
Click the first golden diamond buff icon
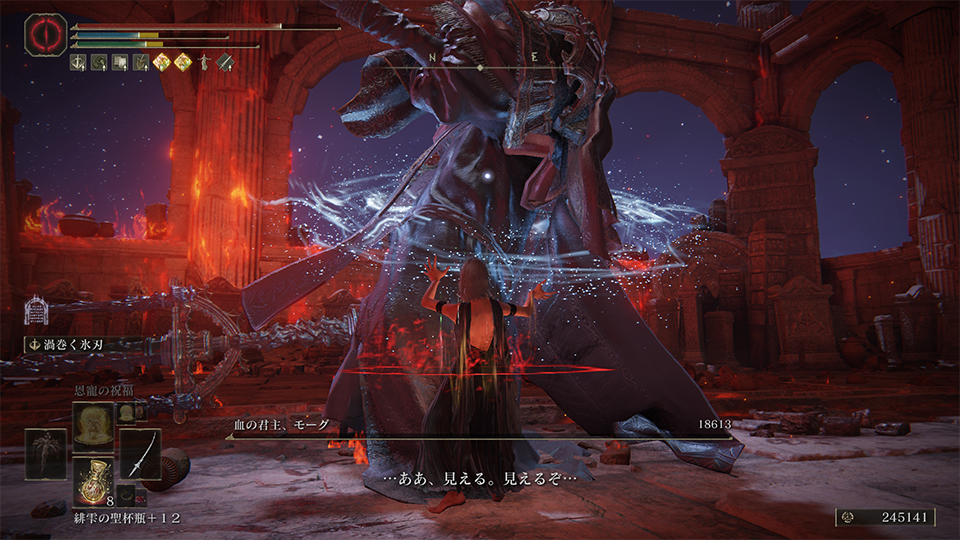coord(163,63)
